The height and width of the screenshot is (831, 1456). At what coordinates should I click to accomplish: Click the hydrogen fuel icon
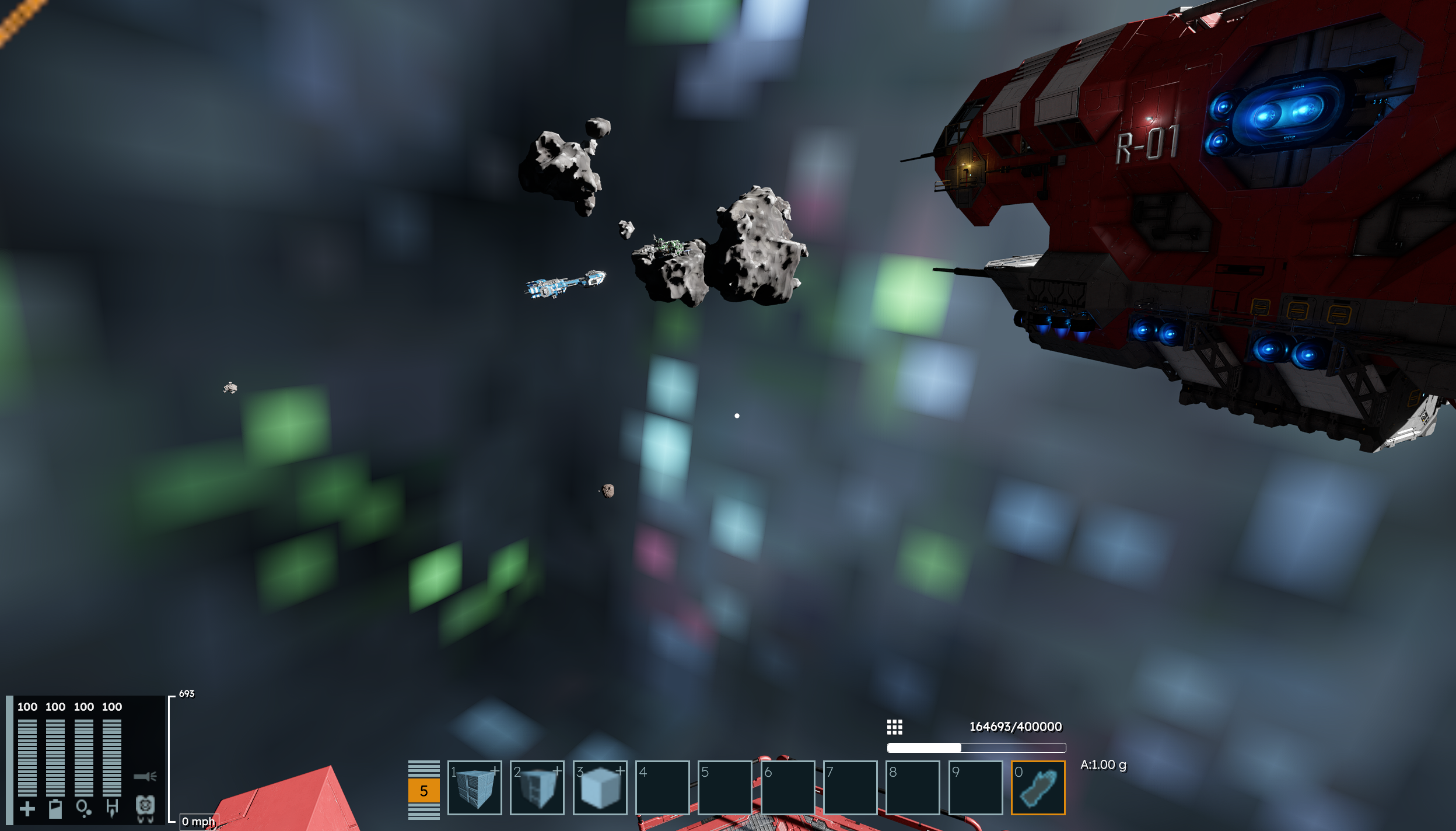click(x=112, y=809)
